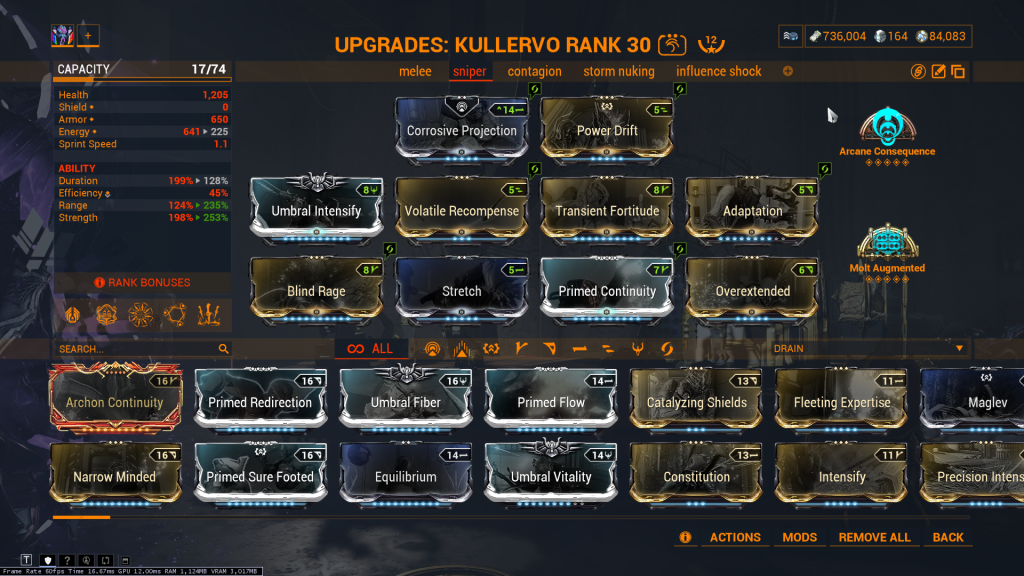Viewport: 1024px width, 576px height.
Task: Select the contagion config tab
Action: click(534, 71)
